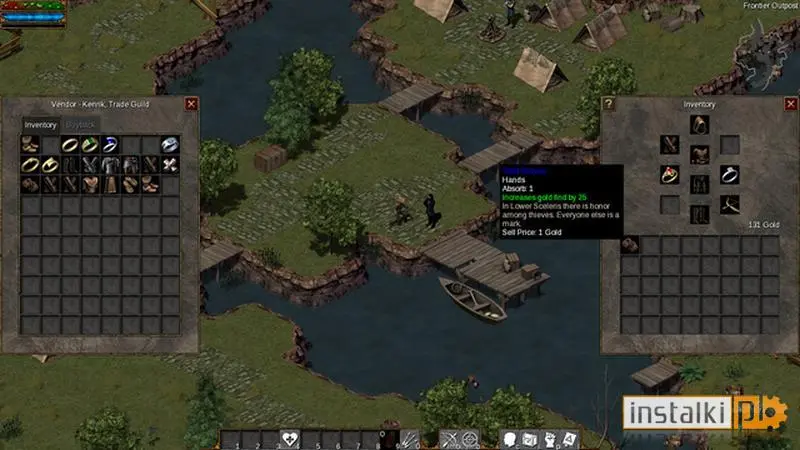800x450 pixels.
Task: Close the Vendor Kennik trade window
Action: pyautogui.click(x=191, y=103)
